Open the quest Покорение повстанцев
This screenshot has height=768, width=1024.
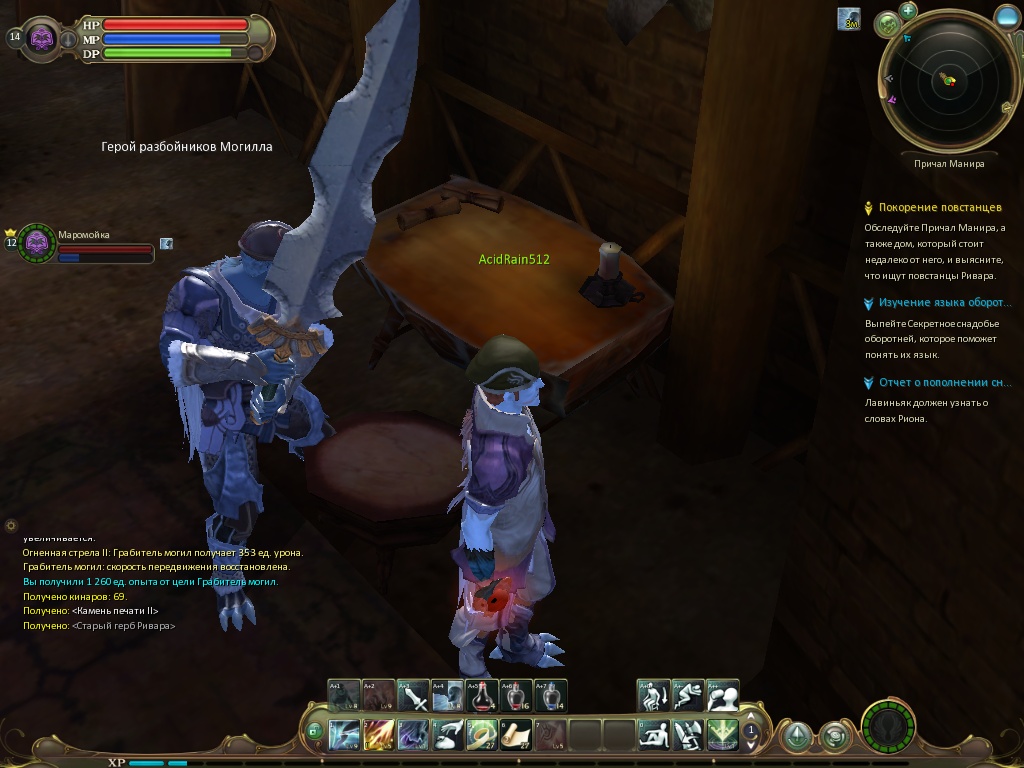coord(939,208)
